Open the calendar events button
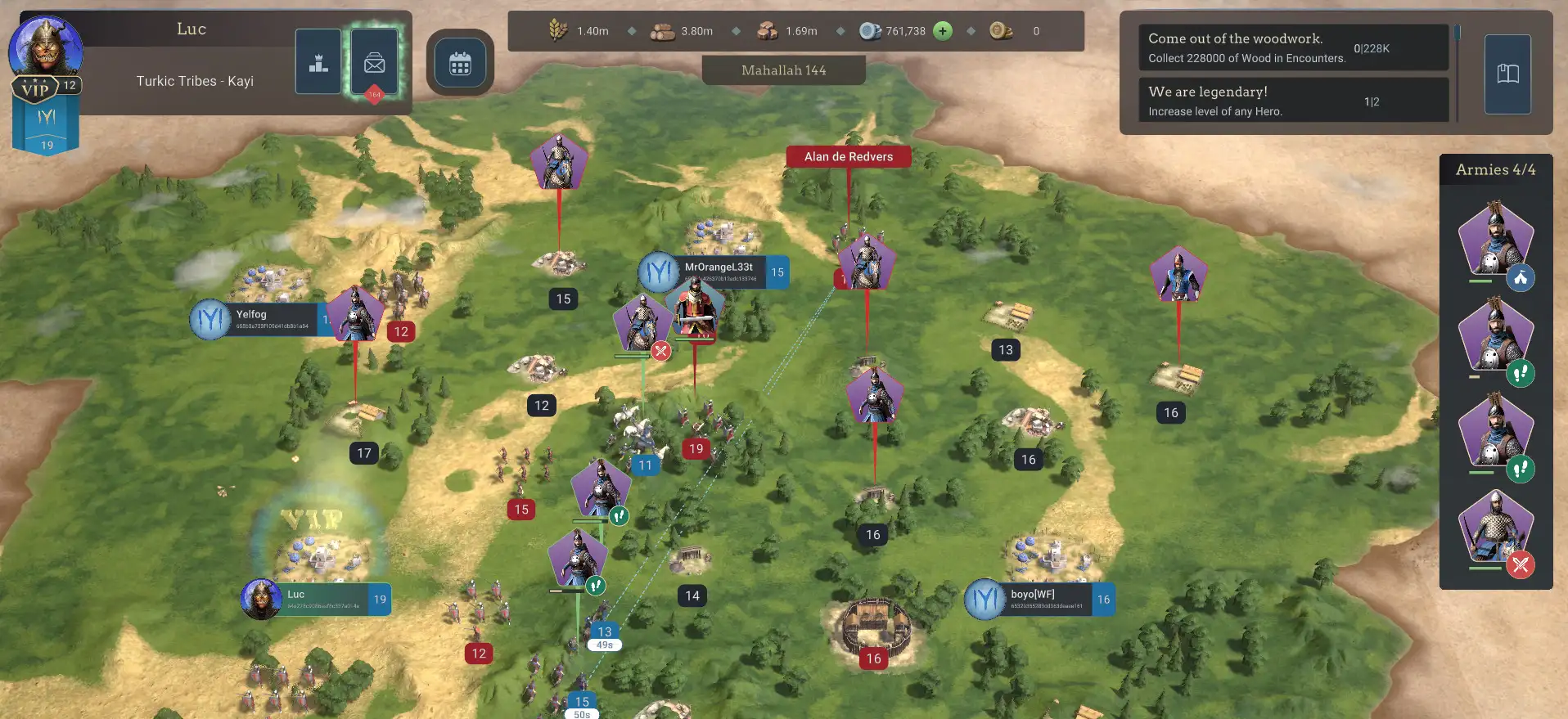The image size is (1568, 719). 460,63
